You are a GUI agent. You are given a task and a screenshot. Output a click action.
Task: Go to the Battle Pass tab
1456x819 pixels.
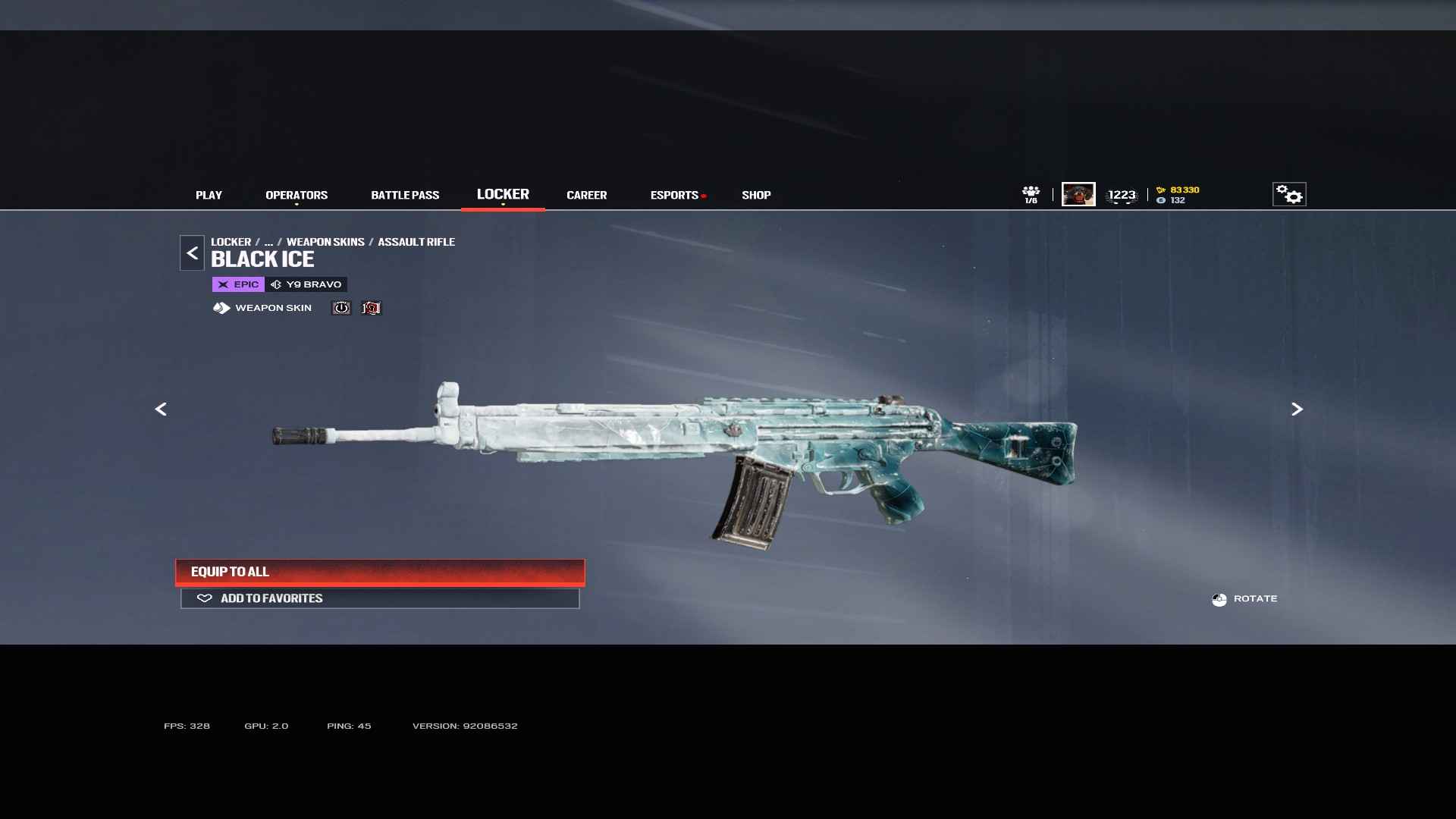click(405, 195)
